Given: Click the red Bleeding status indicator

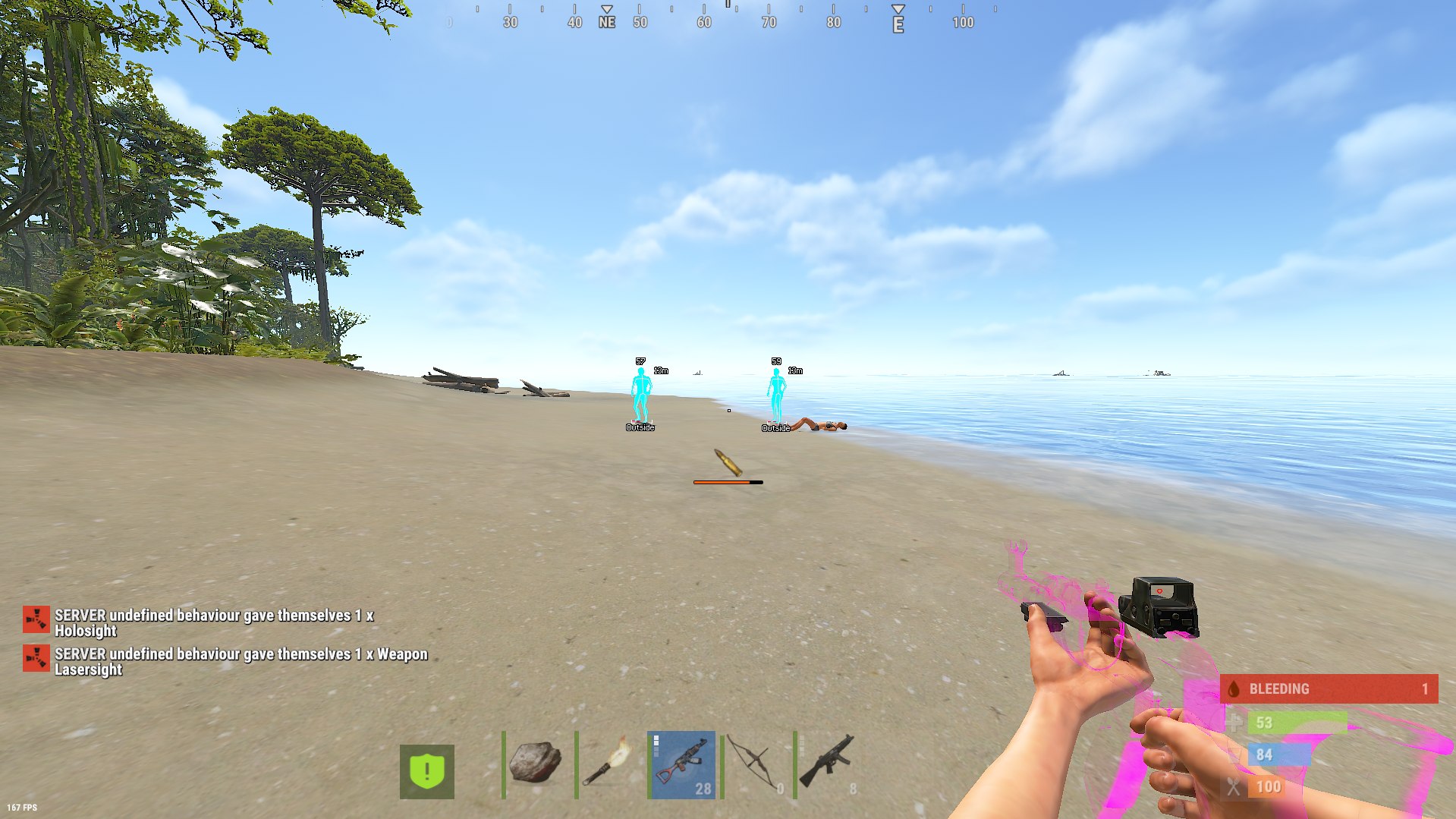Looking at the screenshot, I should pos(1329,688).
